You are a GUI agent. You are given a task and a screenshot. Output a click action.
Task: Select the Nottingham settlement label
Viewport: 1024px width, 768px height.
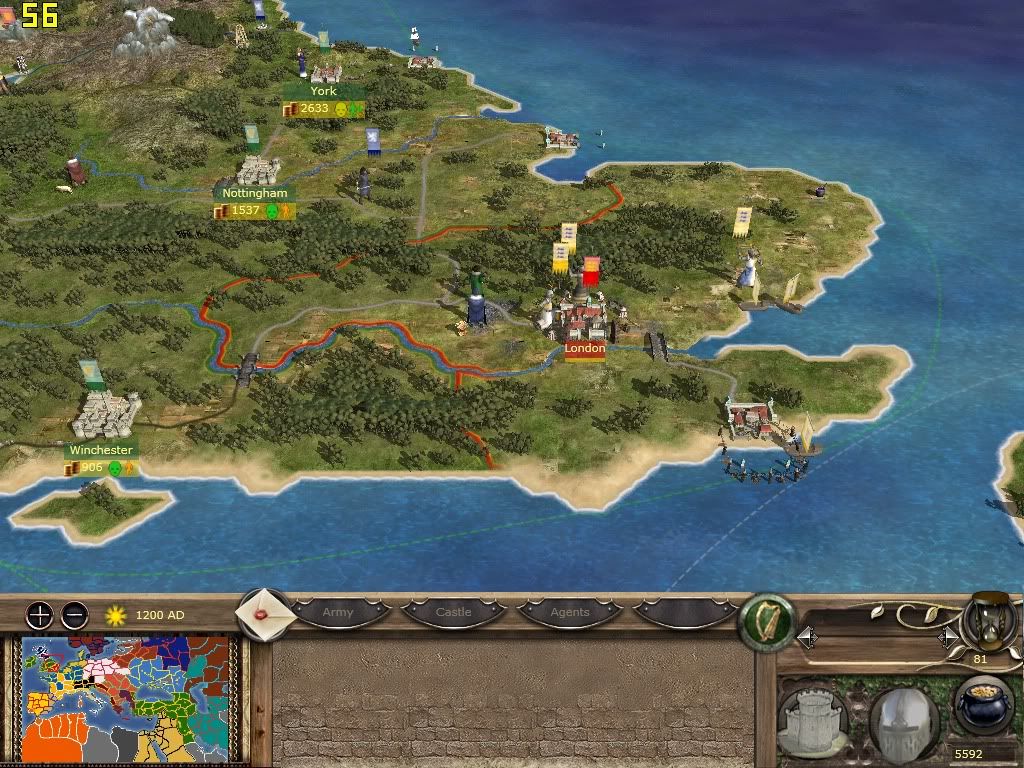pyautogui.click(x=255, y=193)
